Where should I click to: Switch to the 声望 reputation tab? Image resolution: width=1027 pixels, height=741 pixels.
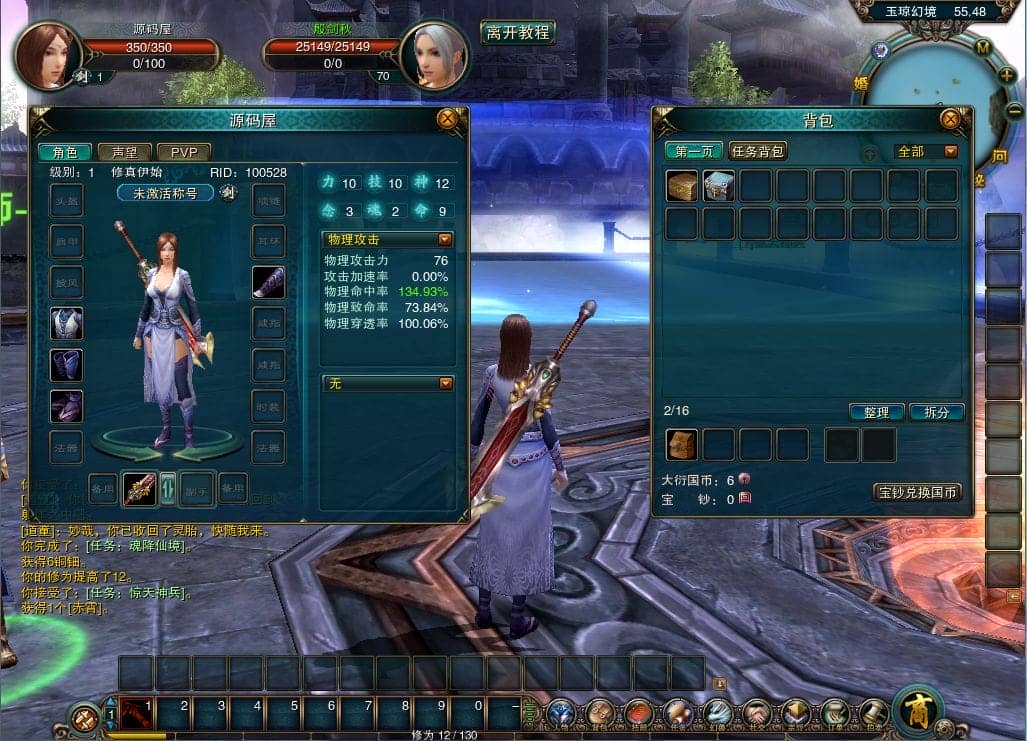coord(125,152)
